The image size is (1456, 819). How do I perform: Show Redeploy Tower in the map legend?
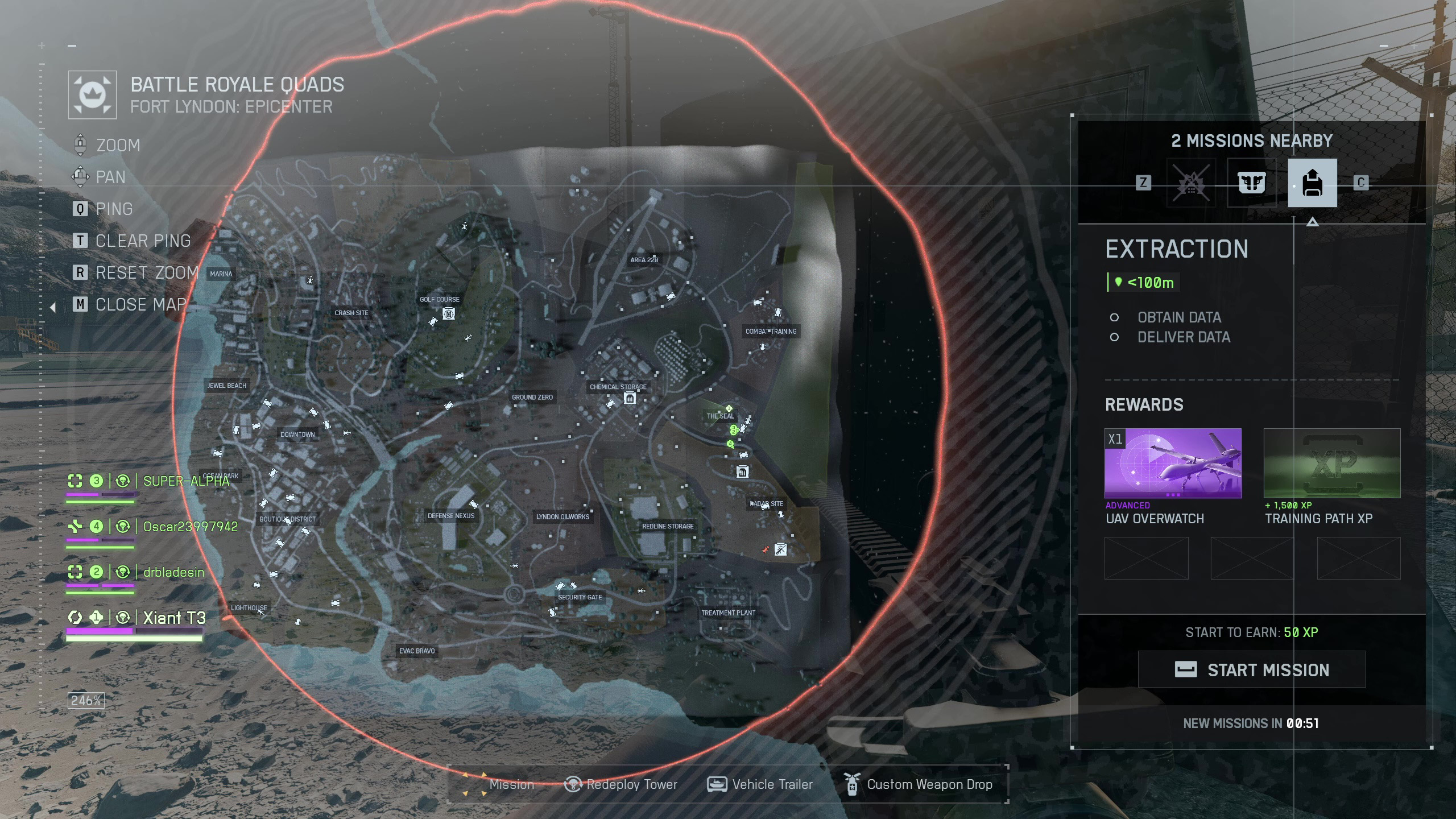621,785
